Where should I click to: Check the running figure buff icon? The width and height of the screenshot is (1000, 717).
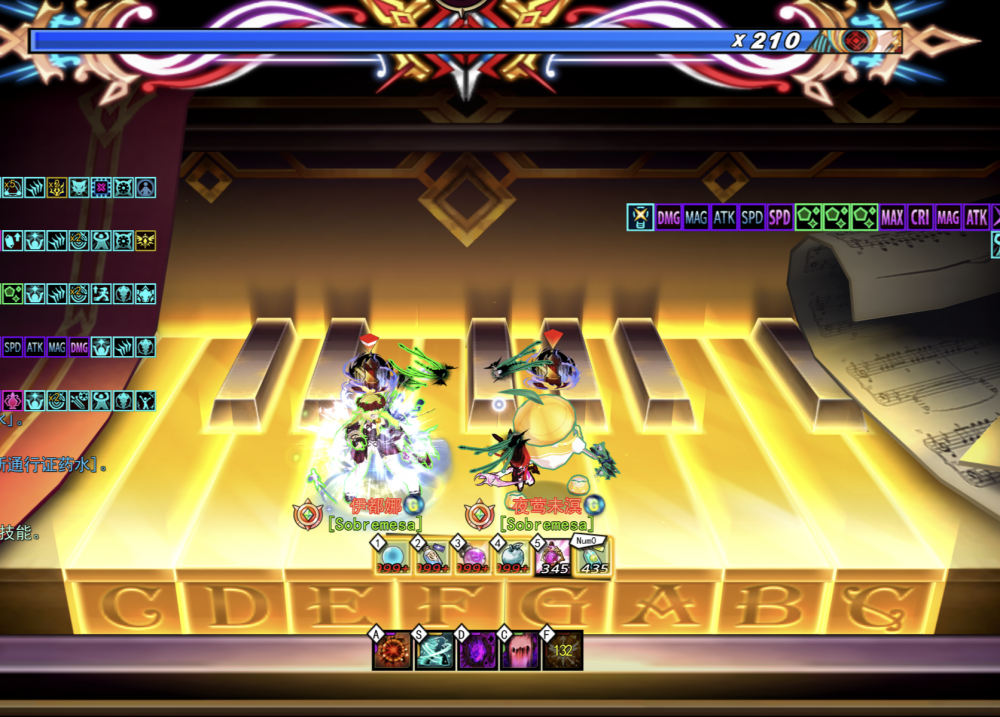[x=101, y=294]
